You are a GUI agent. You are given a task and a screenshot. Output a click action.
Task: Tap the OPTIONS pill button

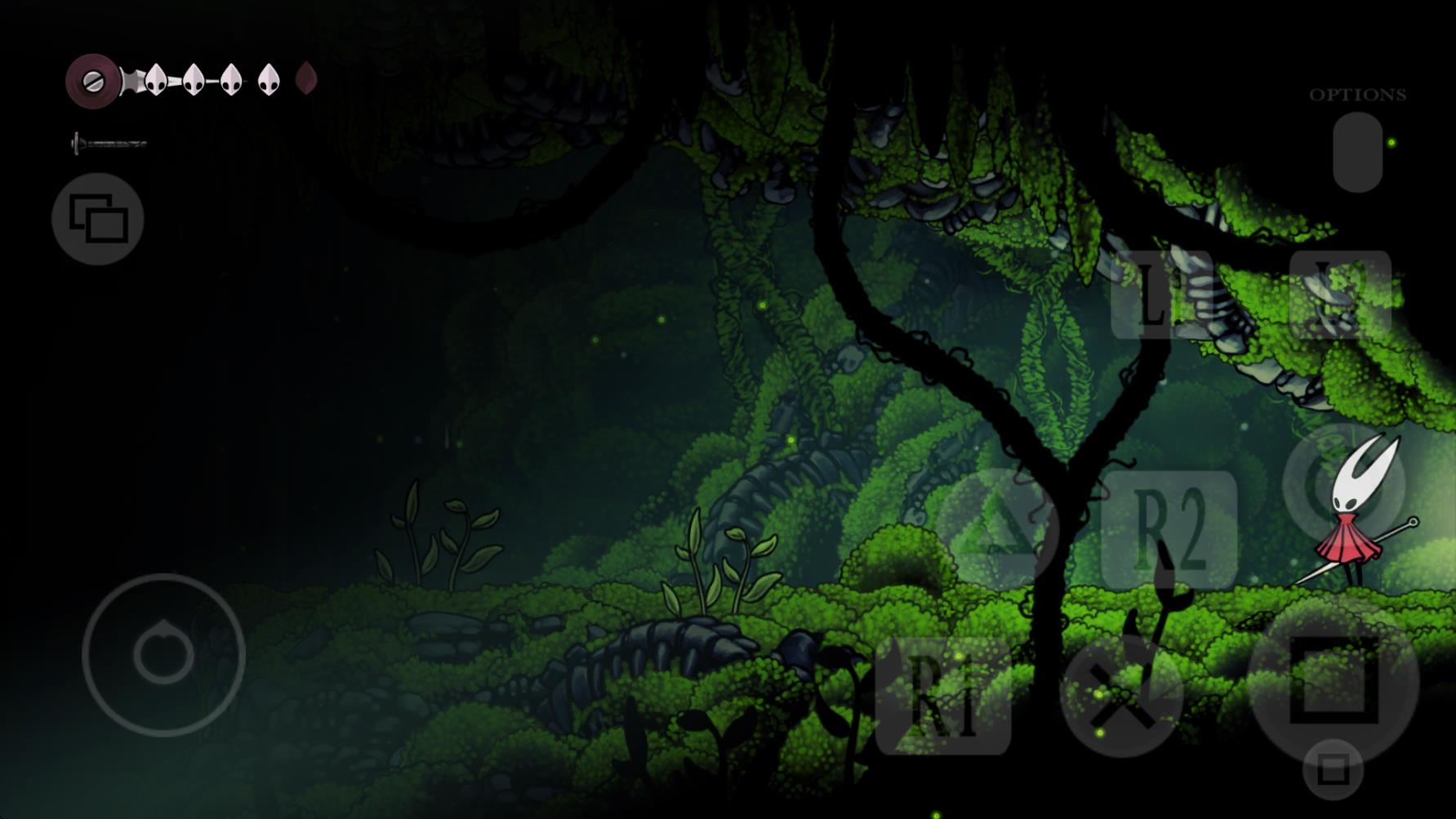(1357, 152)
